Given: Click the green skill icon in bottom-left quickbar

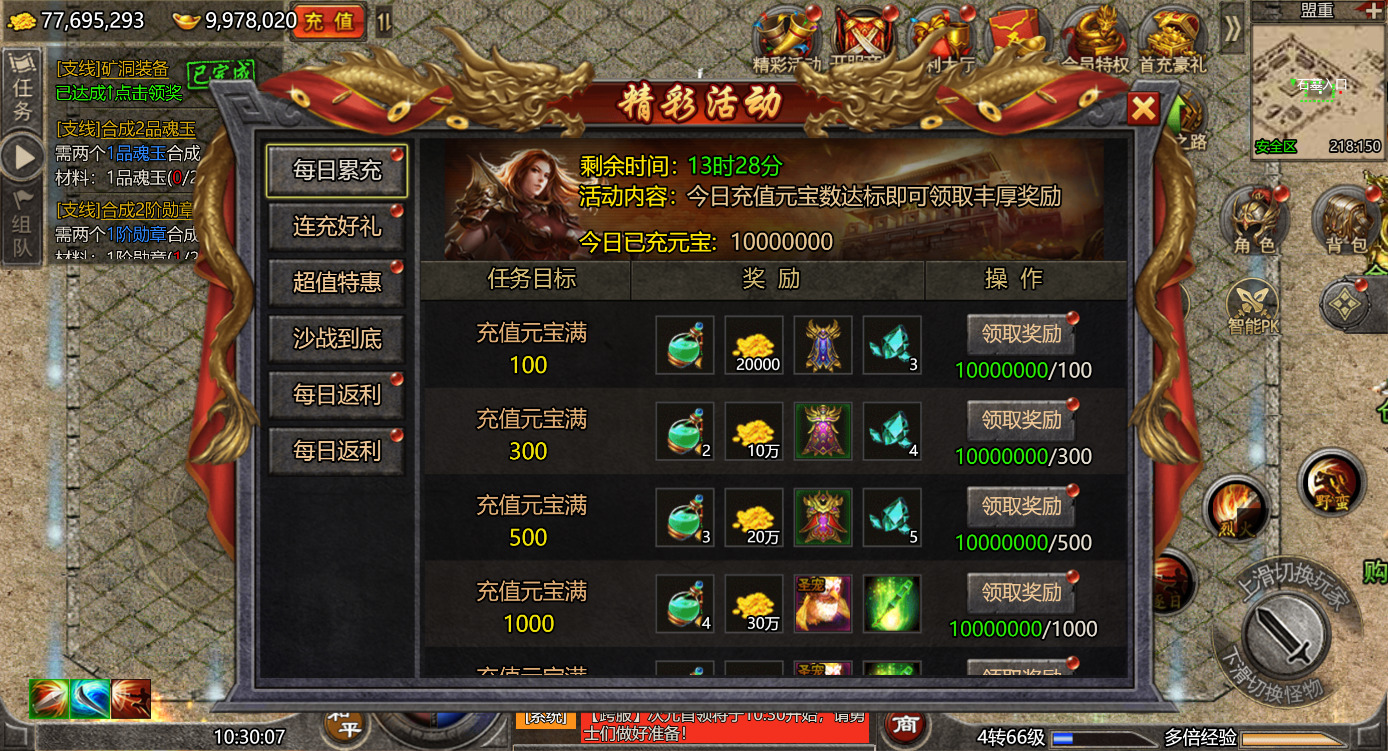Looking at the screenshot, I should point(47,700).
